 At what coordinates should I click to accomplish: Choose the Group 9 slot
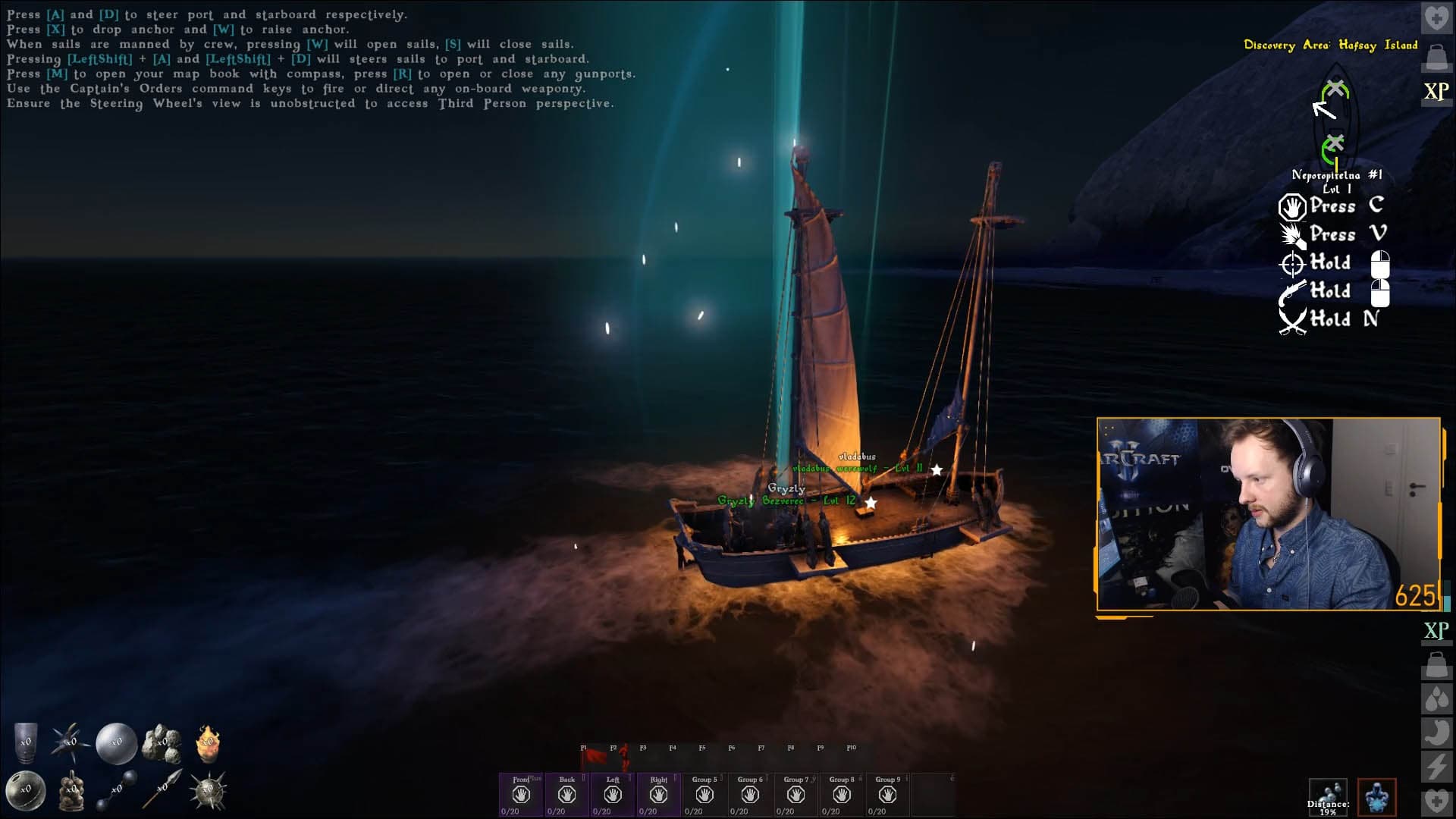[x=887, y=794]
